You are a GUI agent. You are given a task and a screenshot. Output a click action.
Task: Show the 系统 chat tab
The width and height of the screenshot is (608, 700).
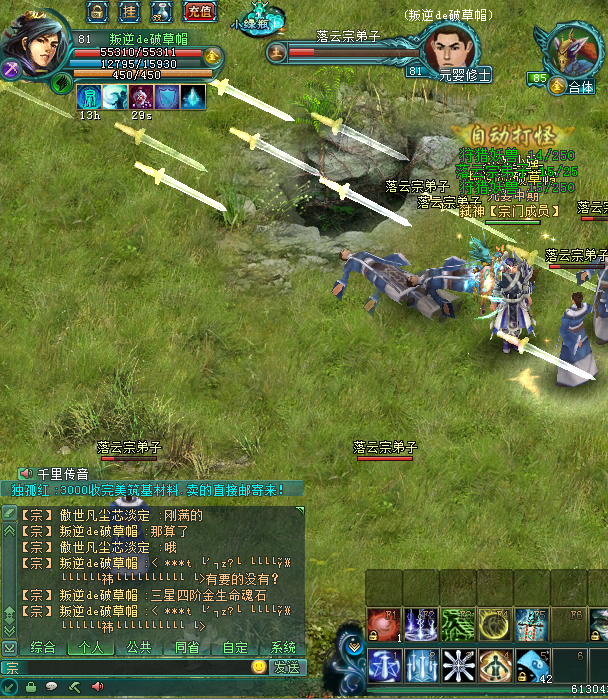click(283, 647)
